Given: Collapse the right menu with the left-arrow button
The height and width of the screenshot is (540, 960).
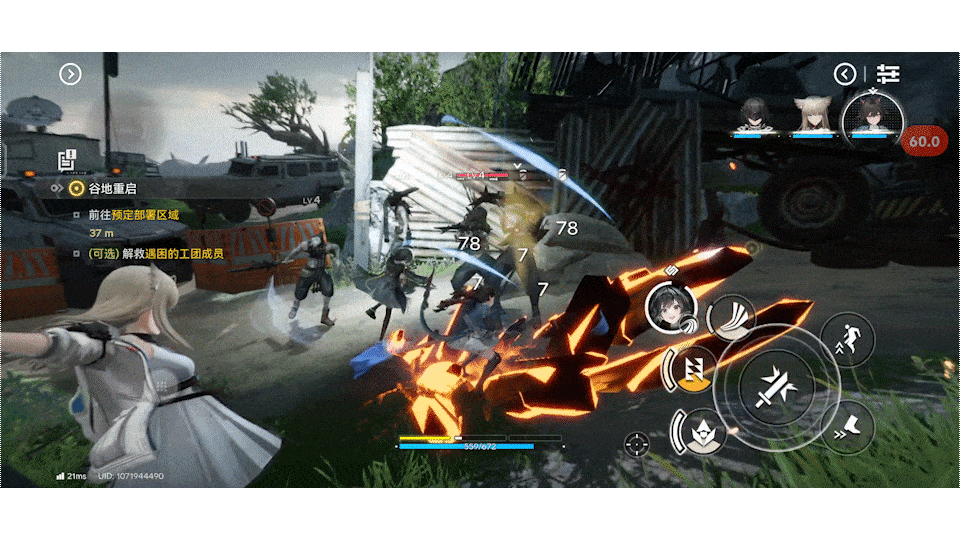Looking at the screenshot, I should 846,74.
